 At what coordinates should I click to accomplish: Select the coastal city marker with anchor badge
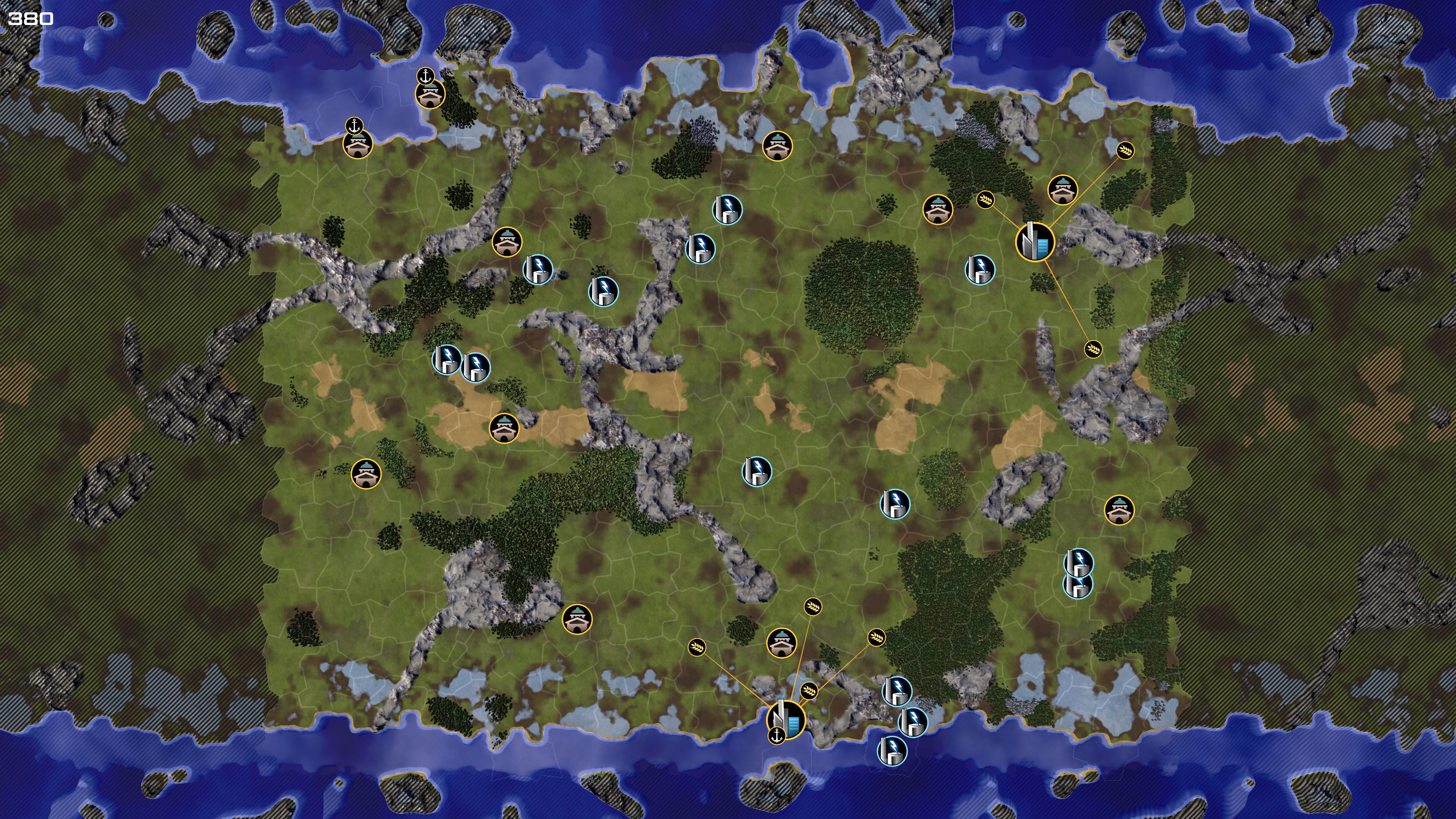pyautogui.click(x=786, y=720)
